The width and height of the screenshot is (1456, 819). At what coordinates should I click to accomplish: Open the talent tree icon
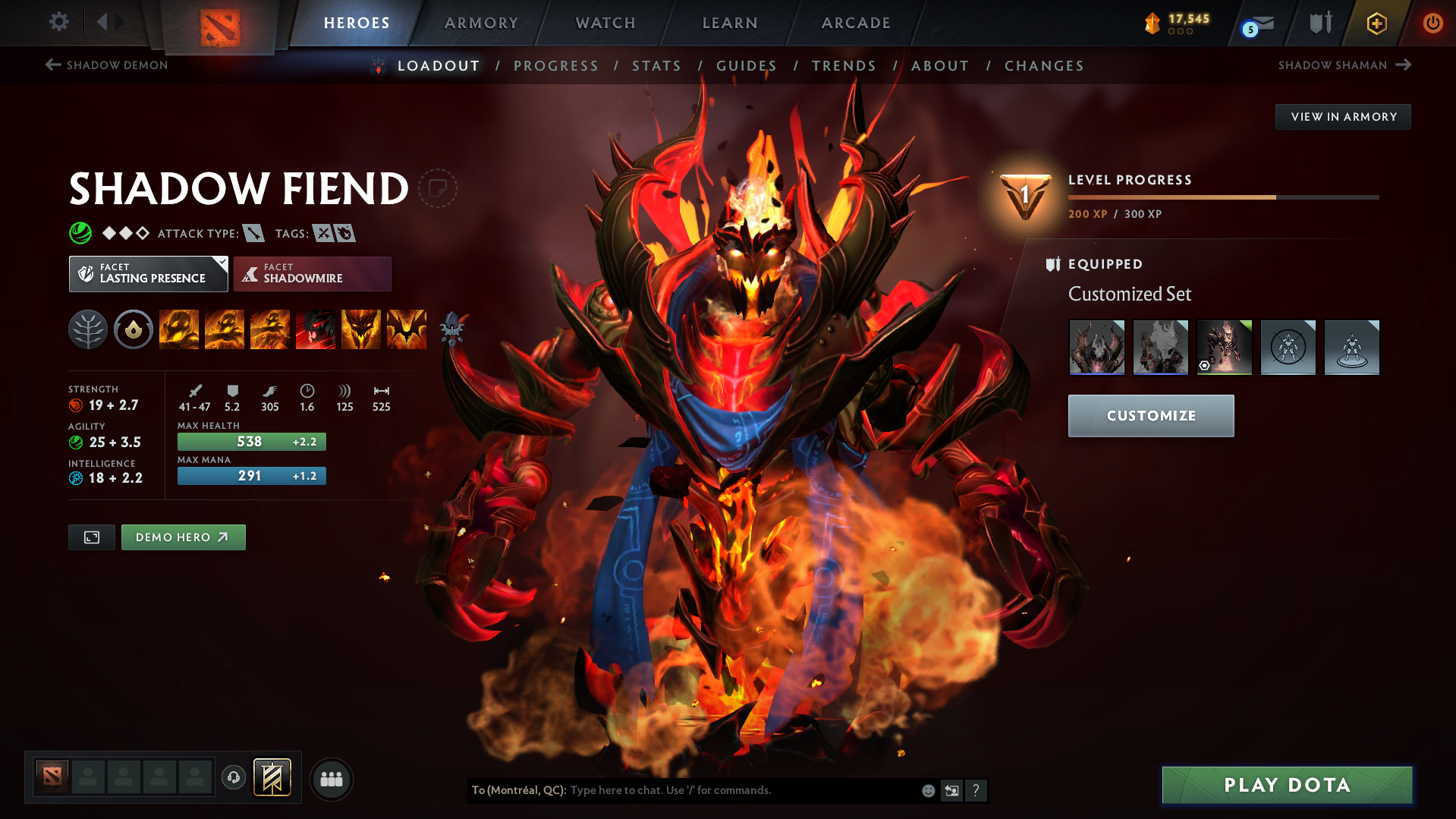(87, 329)
